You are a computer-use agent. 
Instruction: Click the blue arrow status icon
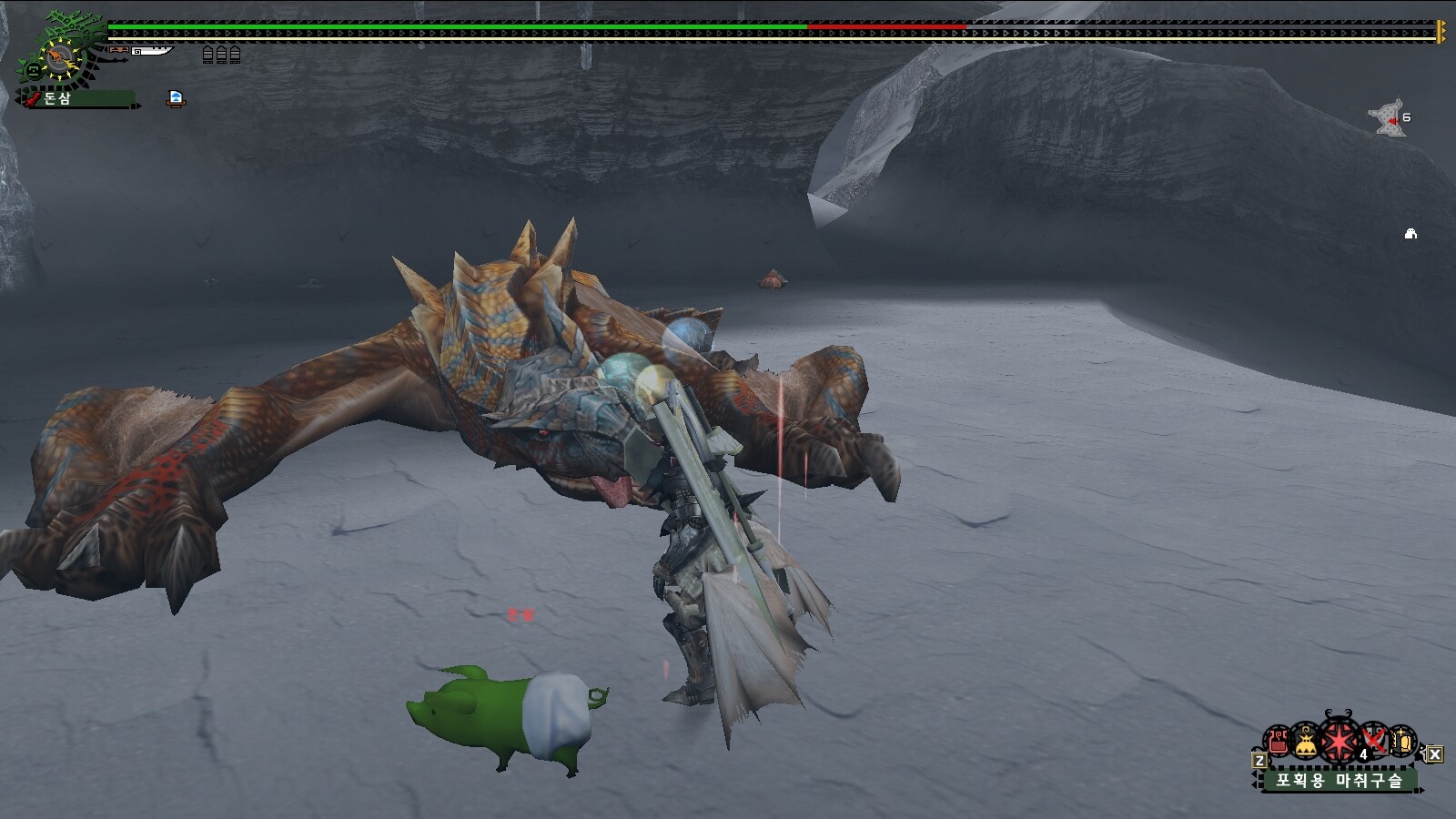click(176, 98)
